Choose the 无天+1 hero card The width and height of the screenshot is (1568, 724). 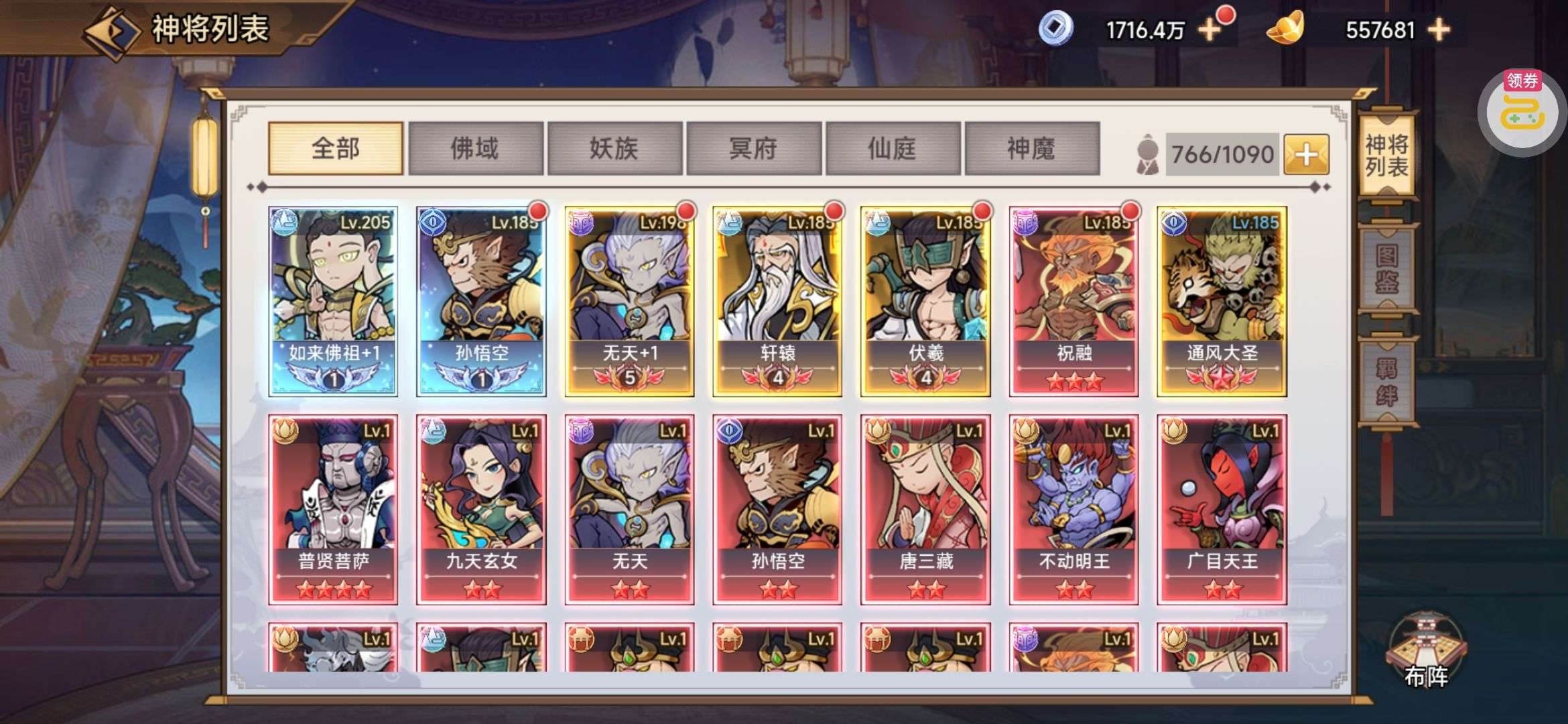629,302
